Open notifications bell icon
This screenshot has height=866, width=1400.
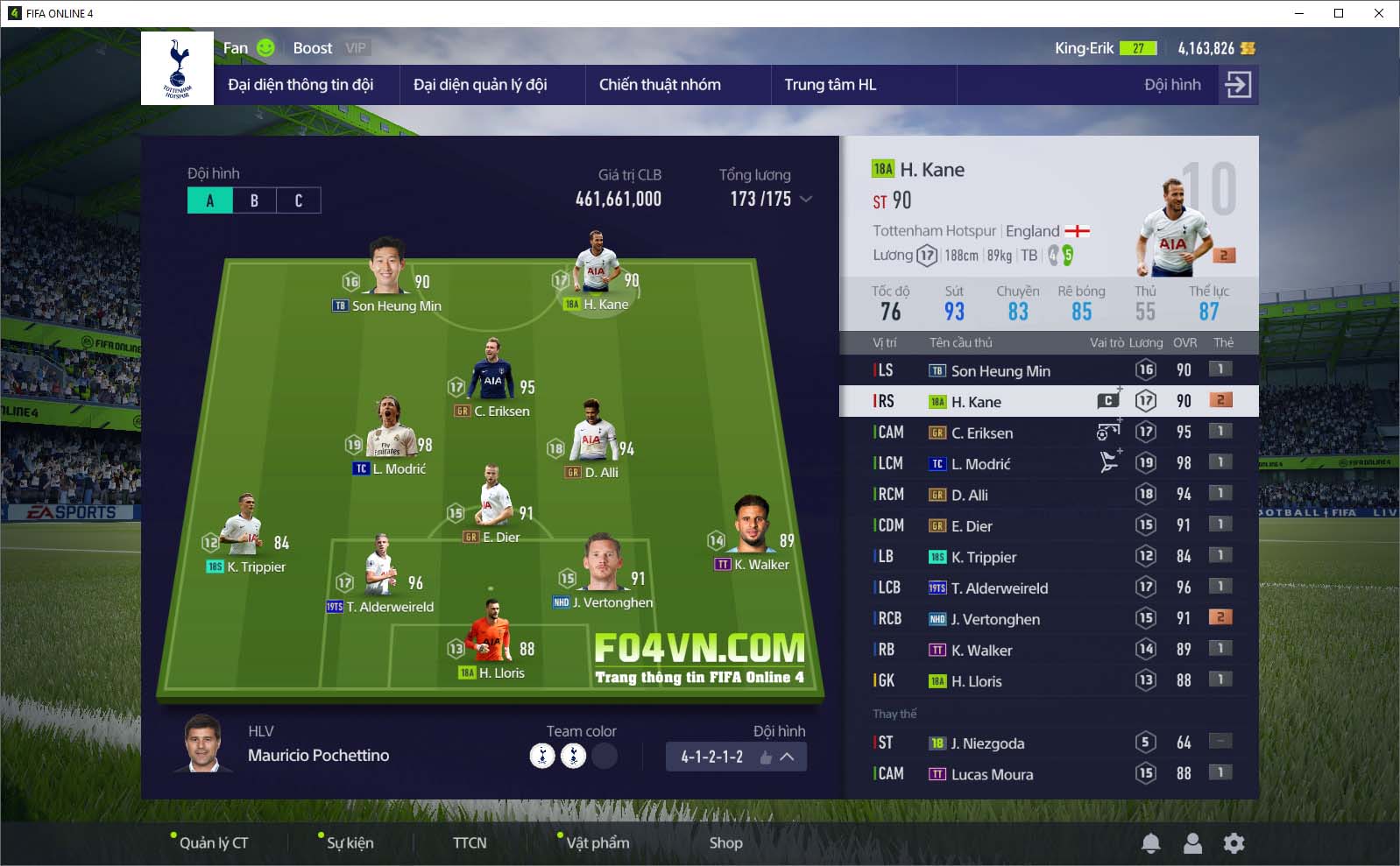point(1151,843)
